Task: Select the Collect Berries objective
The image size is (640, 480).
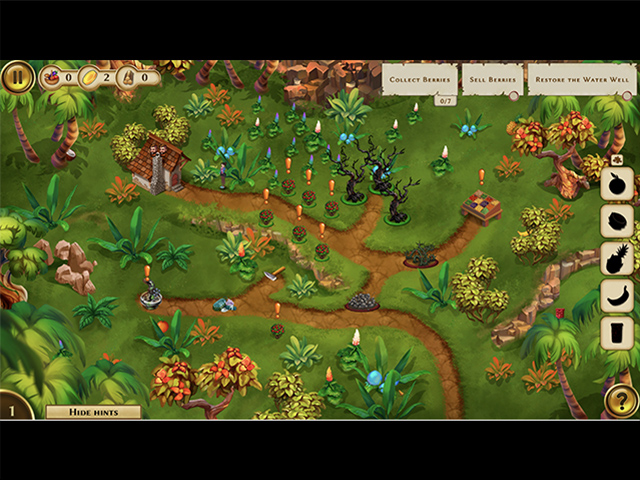Action: 420,79
